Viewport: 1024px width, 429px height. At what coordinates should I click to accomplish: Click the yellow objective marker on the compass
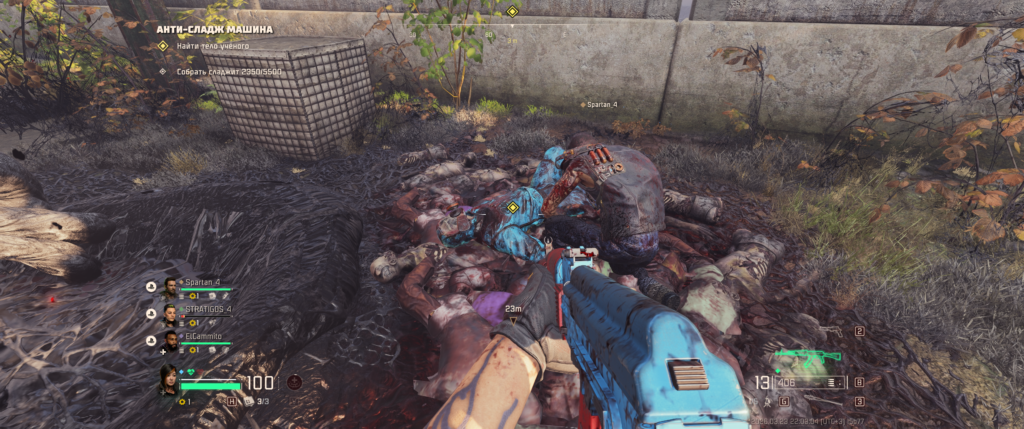pos(512,11)
